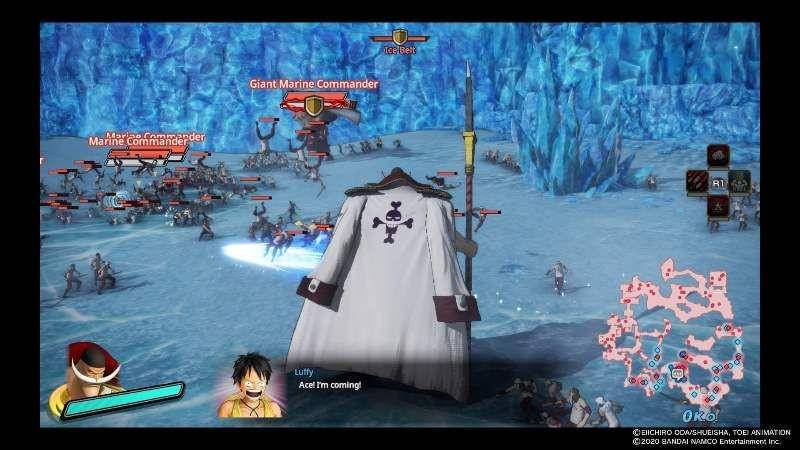Activate the top special skill icon
The width and height of the screenshot is (800, 450).
coord(717,156)
